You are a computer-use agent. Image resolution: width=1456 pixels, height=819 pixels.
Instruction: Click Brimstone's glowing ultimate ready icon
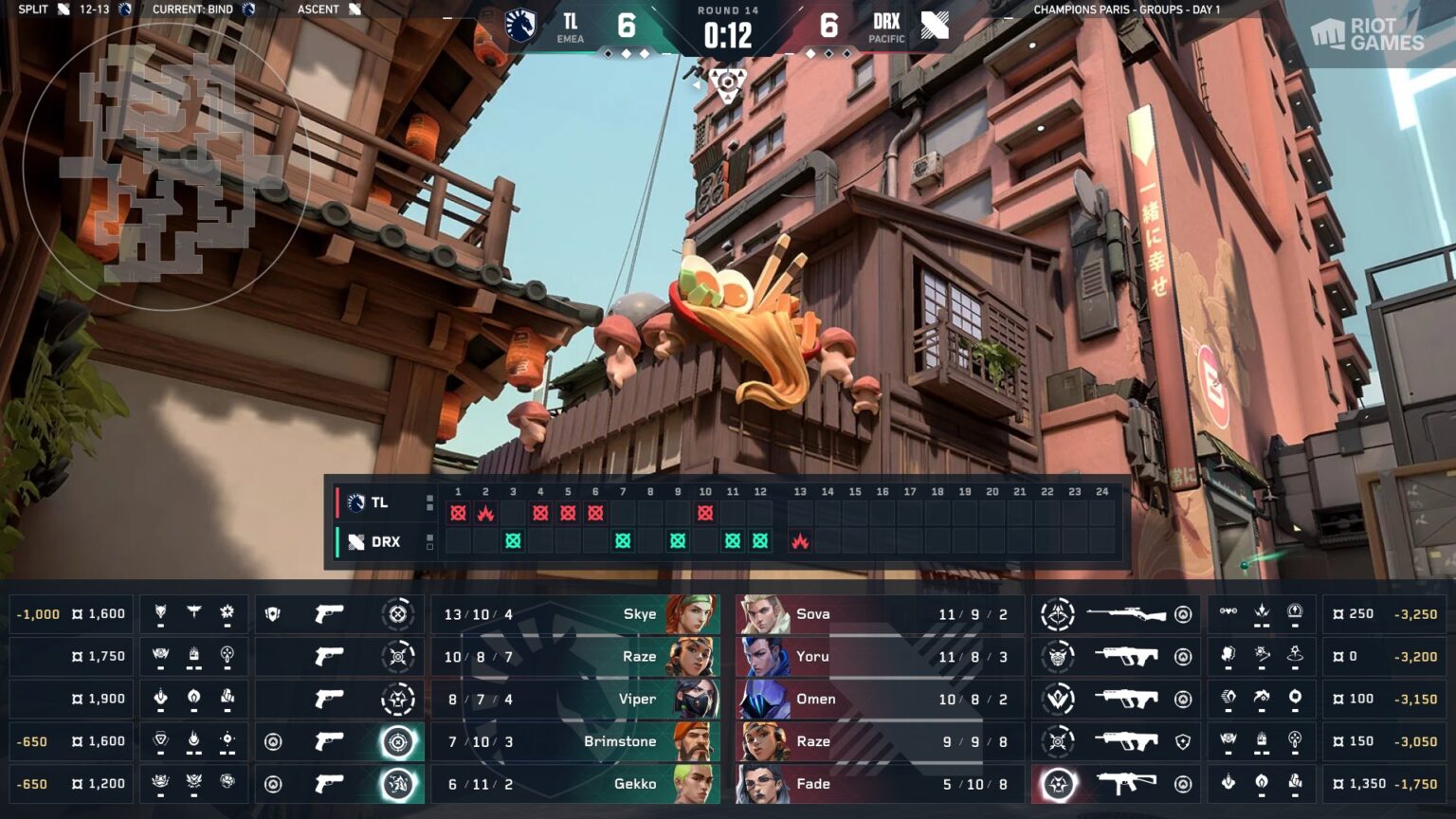(x=399, y=742)
